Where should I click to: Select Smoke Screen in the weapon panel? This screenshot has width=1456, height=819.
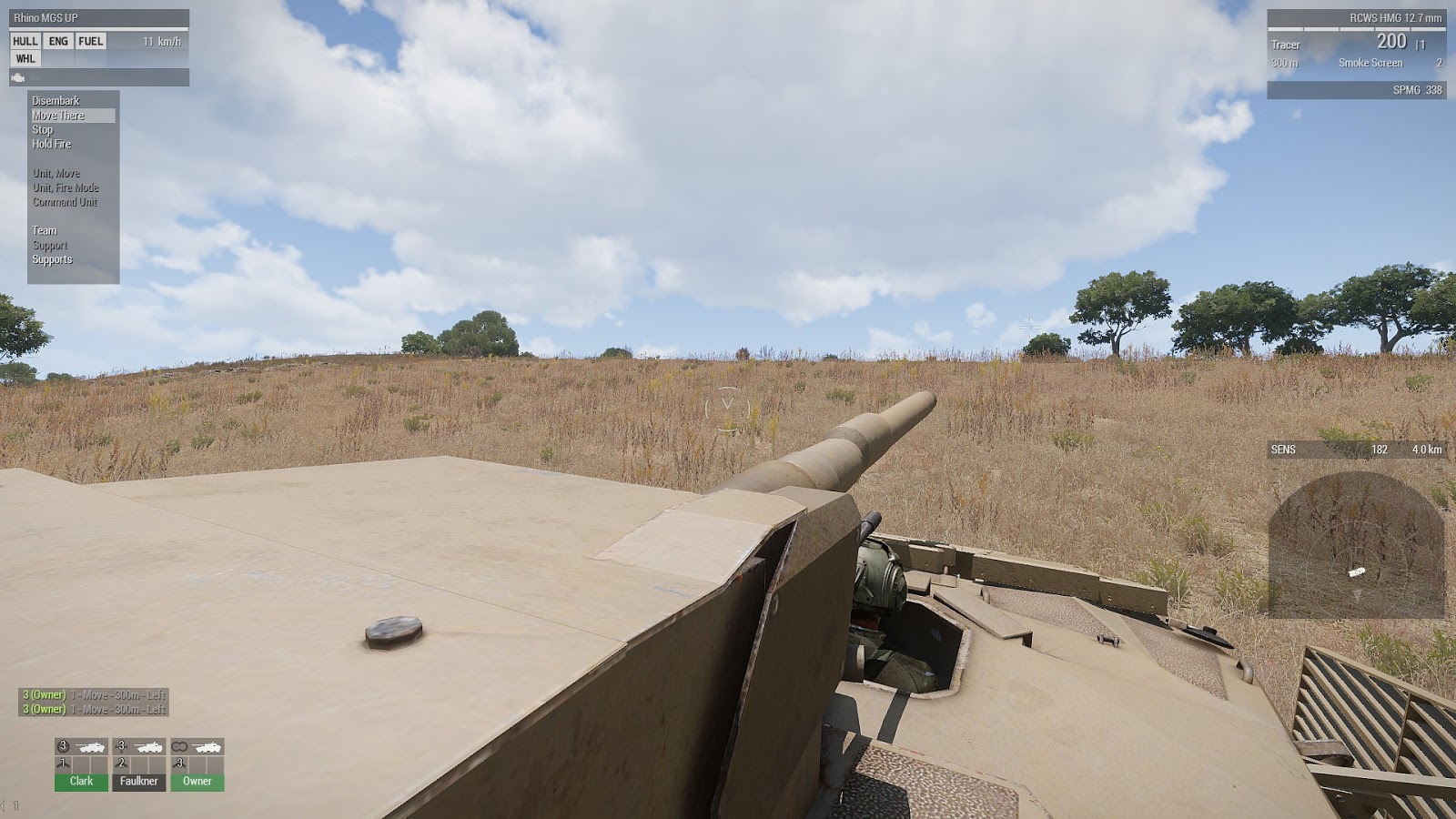pos(1370,63)
